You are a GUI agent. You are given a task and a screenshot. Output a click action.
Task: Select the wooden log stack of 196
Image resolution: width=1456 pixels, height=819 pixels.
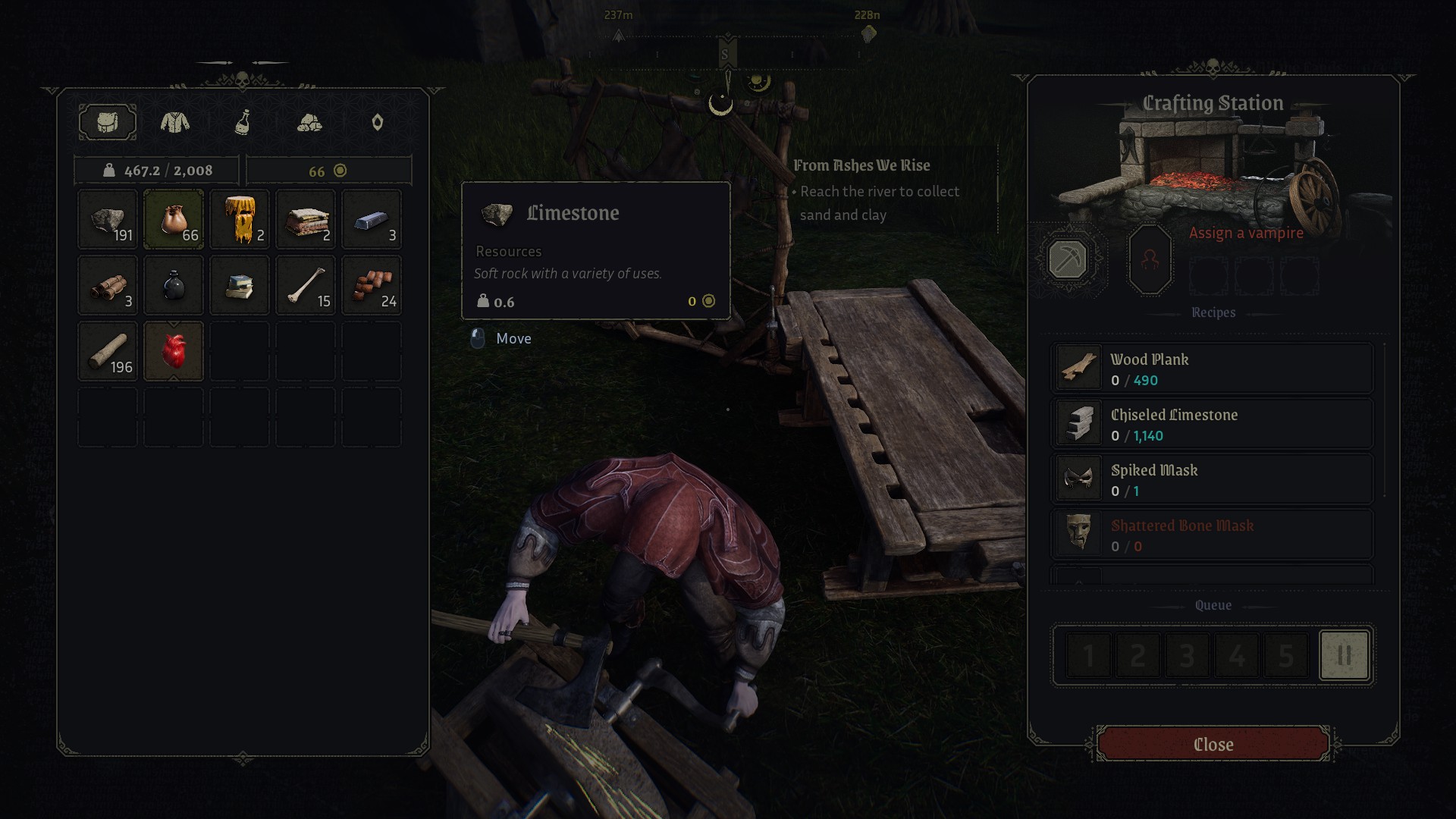(x=108, y=351)
